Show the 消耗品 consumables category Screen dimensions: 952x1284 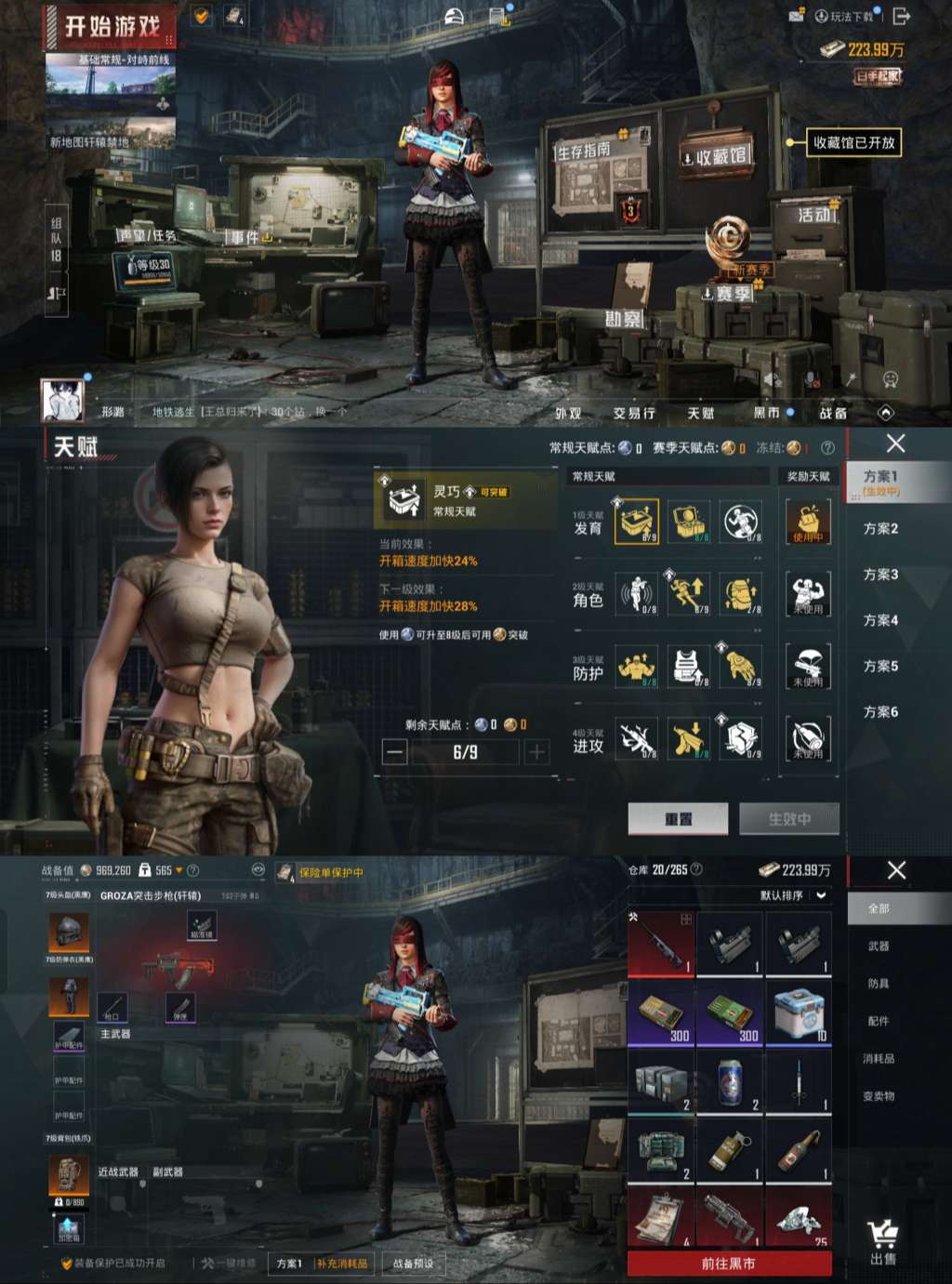(879, 1058)
